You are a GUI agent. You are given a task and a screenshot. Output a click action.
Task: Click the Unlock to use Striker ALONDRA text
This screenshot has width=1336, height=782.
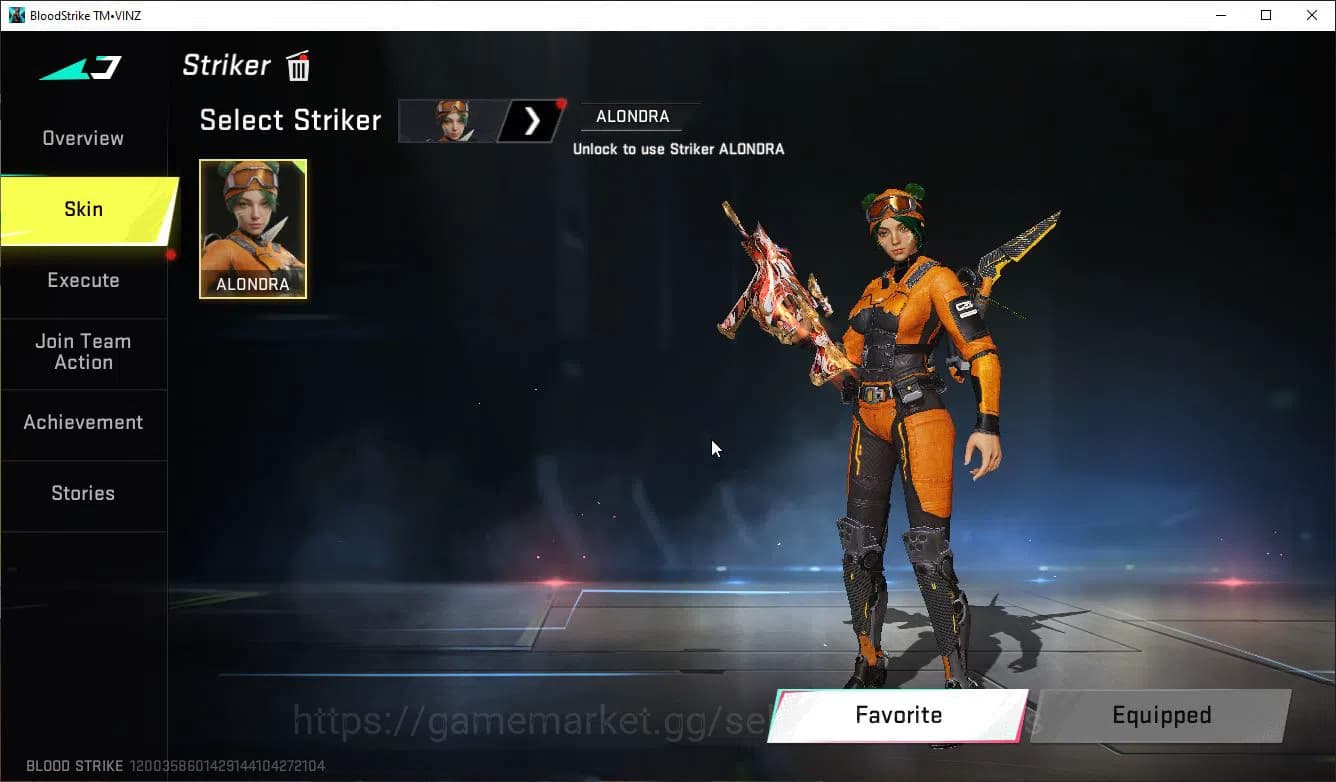pyautogui.click(x=680, y=148)
